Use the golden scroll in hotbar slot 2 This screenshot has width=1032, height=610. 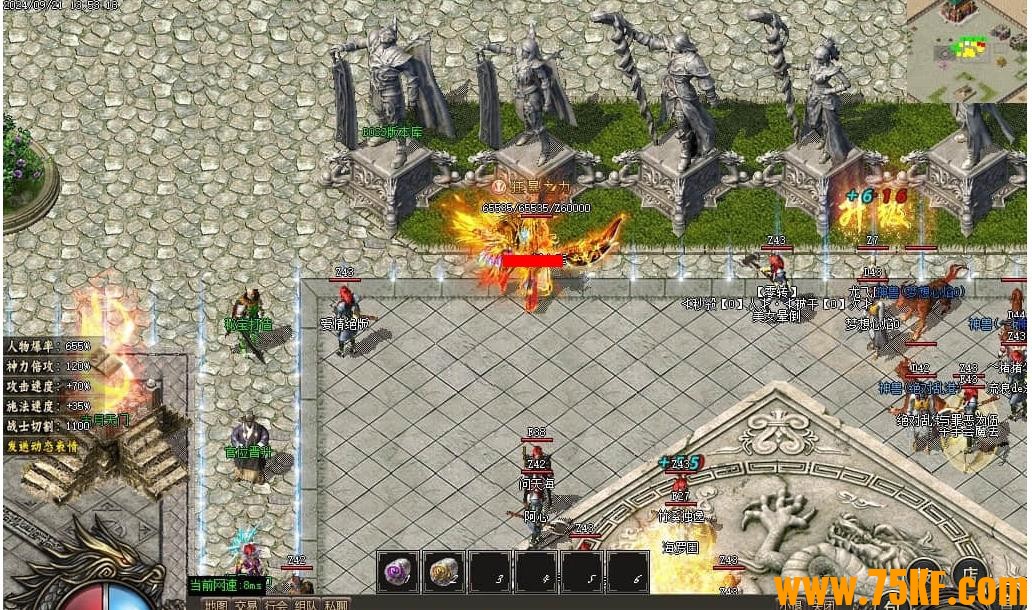(443, 572)
